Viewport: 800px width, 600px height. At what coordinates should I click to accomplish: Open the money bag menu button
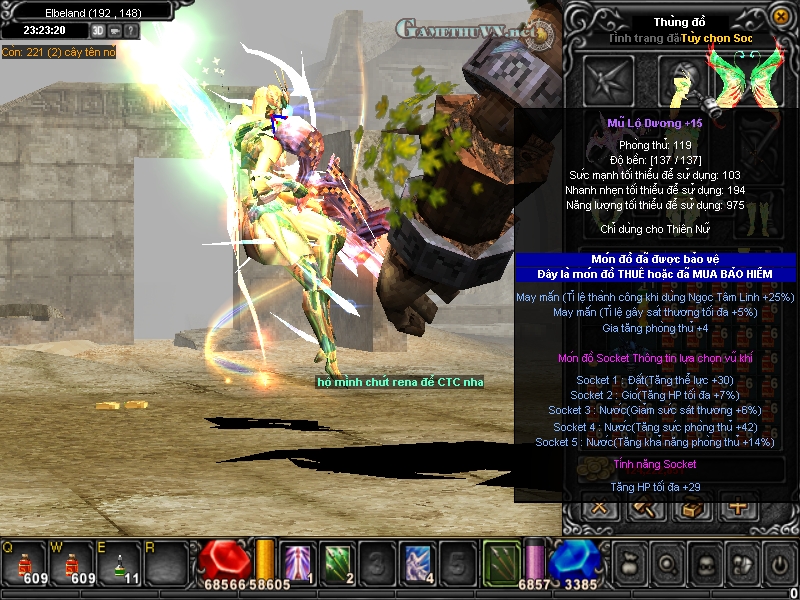[x=631, y=564]
